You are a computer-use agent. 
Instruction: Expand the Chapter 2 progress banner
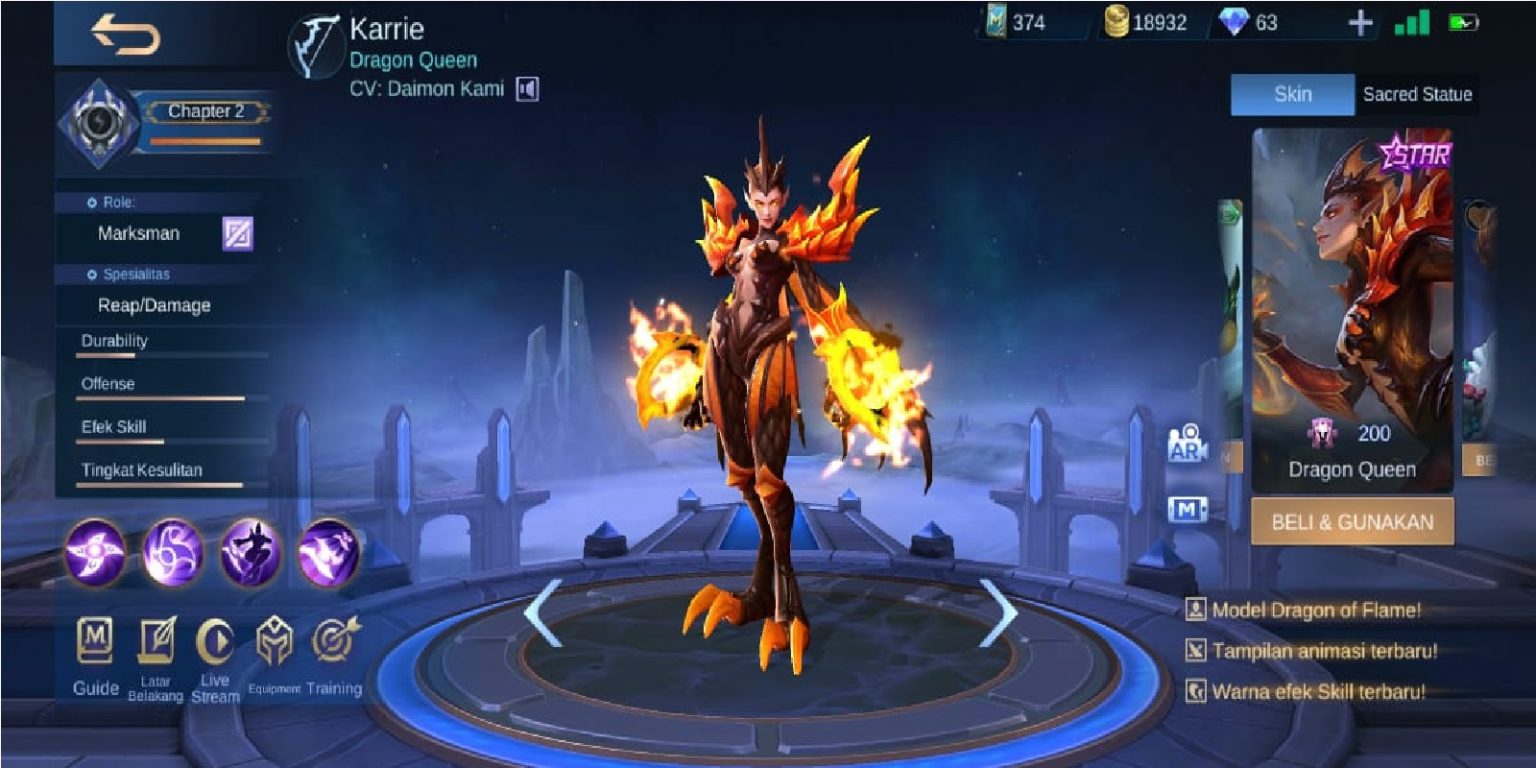coord(207,112)
